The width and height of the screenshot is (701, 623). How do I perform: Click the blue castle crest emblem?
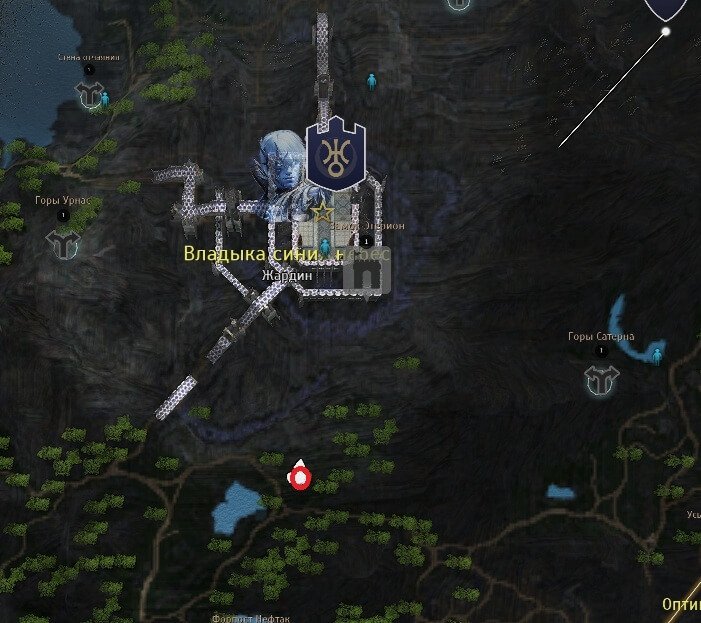point(335,154)
